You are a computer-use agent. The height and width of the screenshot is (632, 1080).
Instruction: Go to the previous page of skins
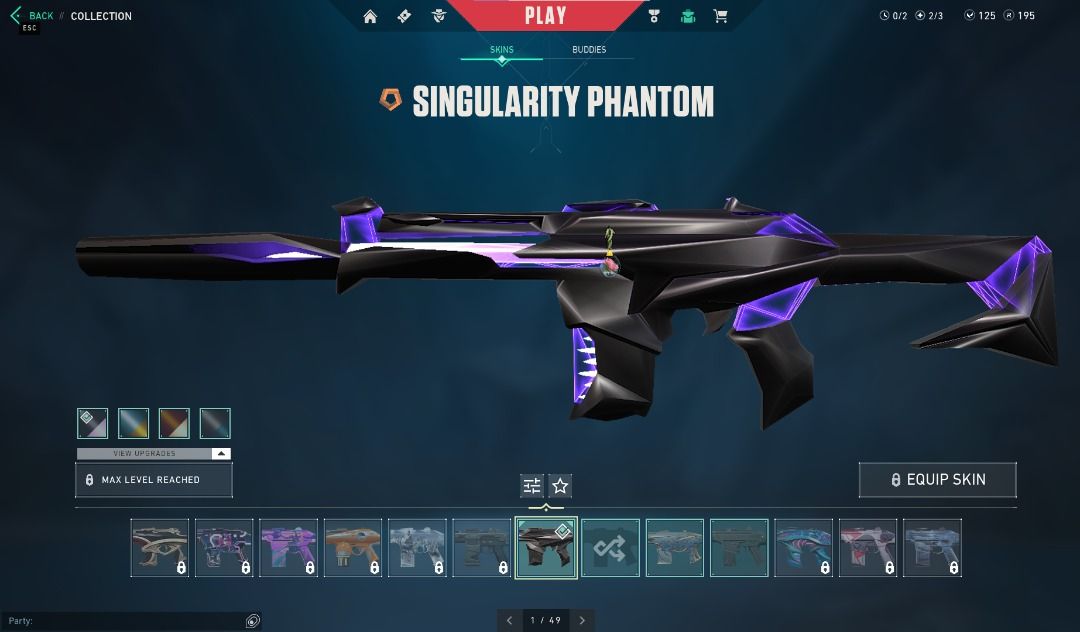point(510,621)
